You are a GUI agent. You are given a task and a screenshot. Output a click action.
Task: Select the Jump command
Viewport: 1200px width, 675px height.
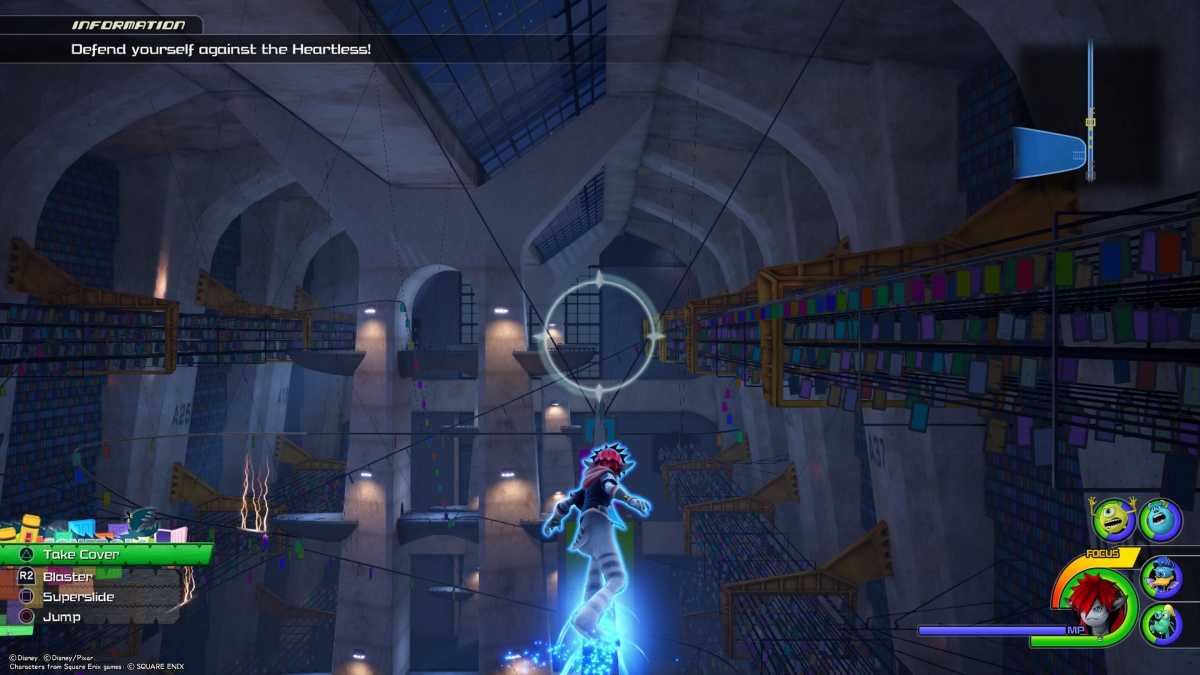(62, 617)
